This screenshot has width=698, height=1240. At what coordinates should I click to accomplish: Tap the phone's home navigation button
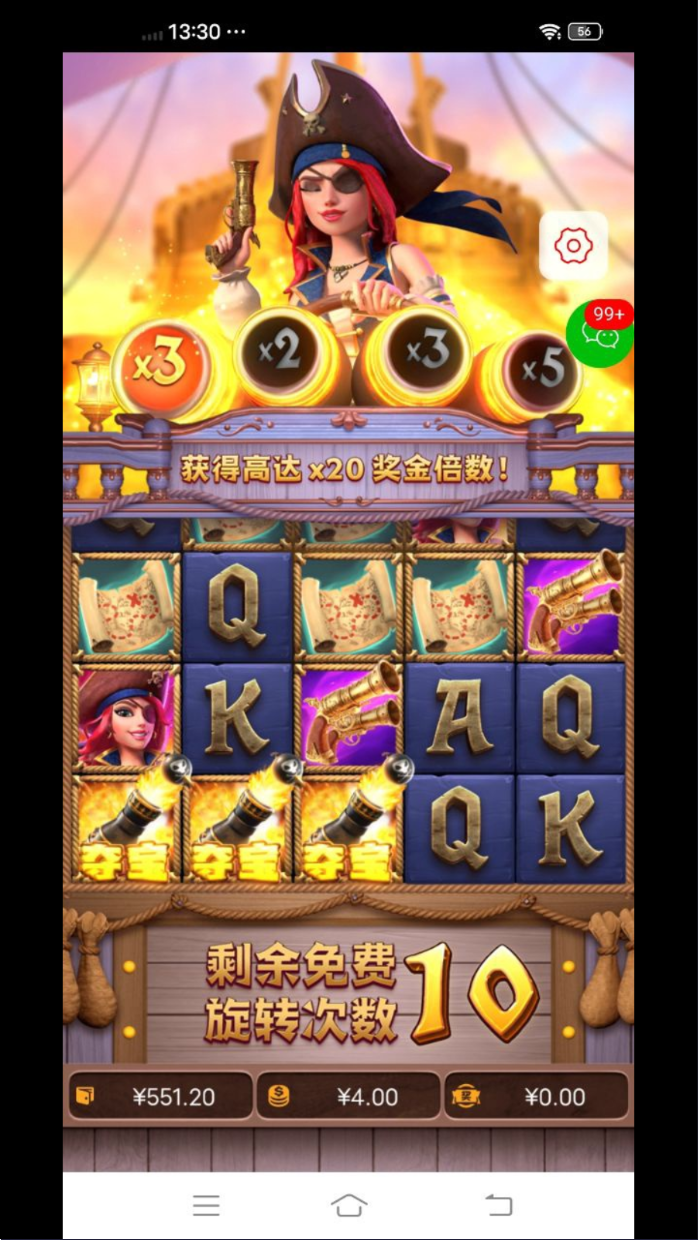tap(348, 1205)
